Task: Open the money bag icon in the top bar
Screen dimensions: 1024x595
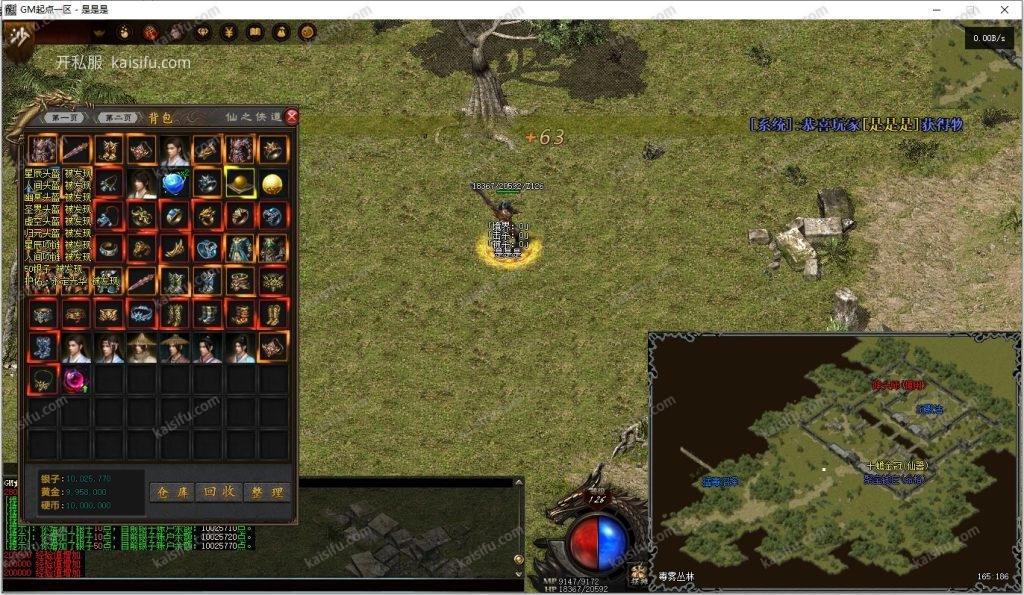Action: click(281, 32)
